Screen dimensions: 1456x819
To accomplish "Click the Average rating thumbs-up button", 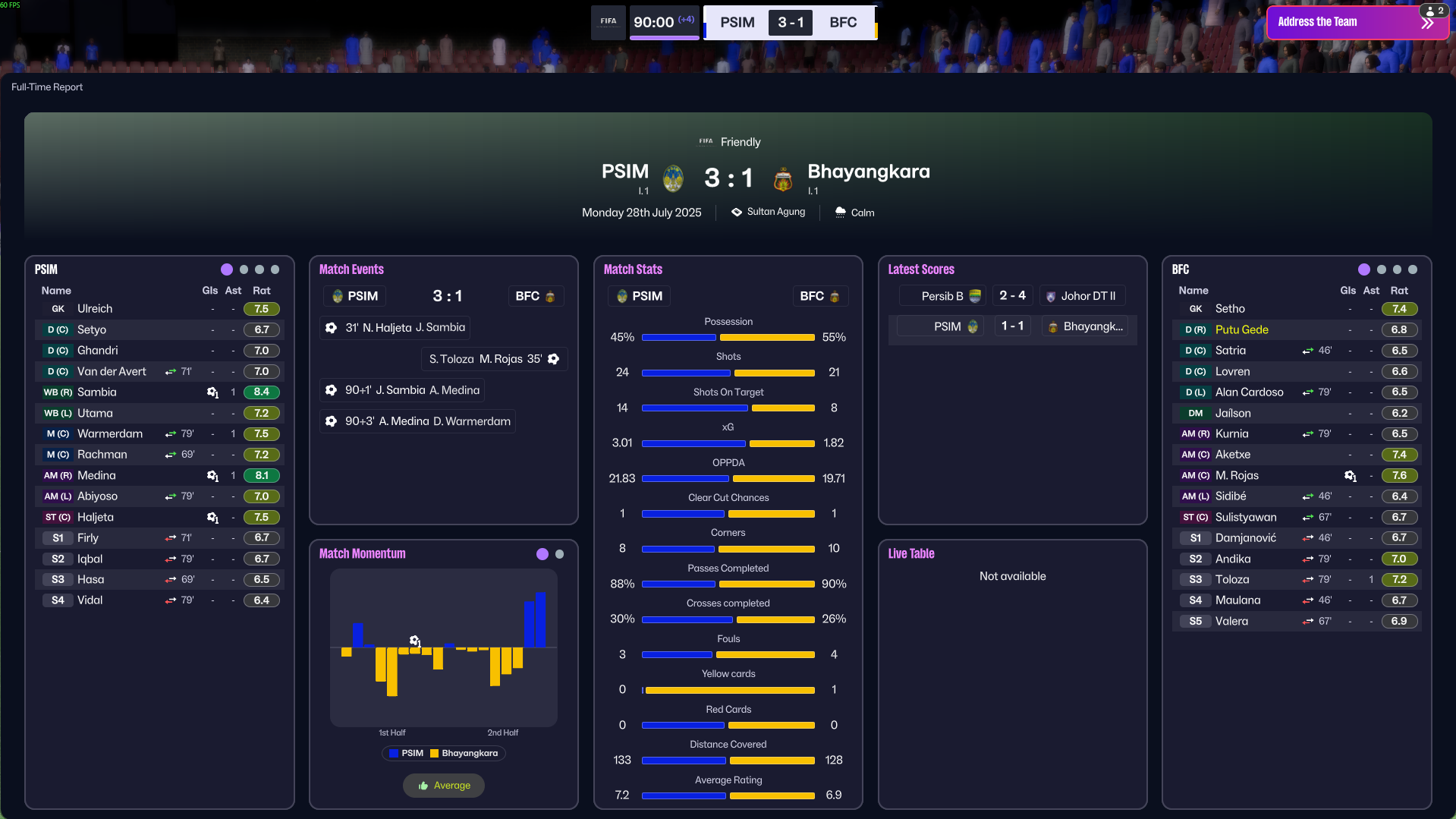I will click(444, 786).
